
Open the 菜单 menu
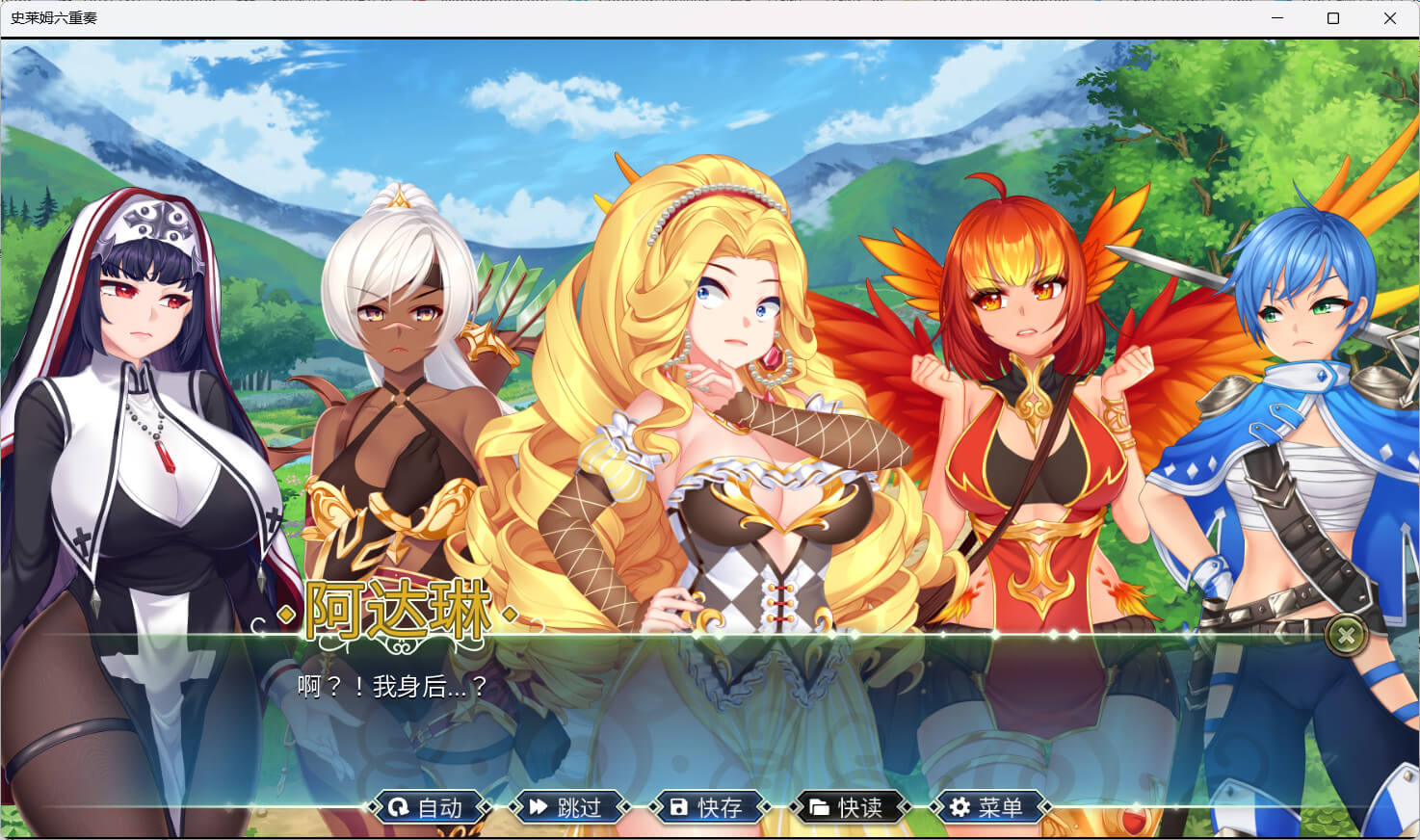987,807
